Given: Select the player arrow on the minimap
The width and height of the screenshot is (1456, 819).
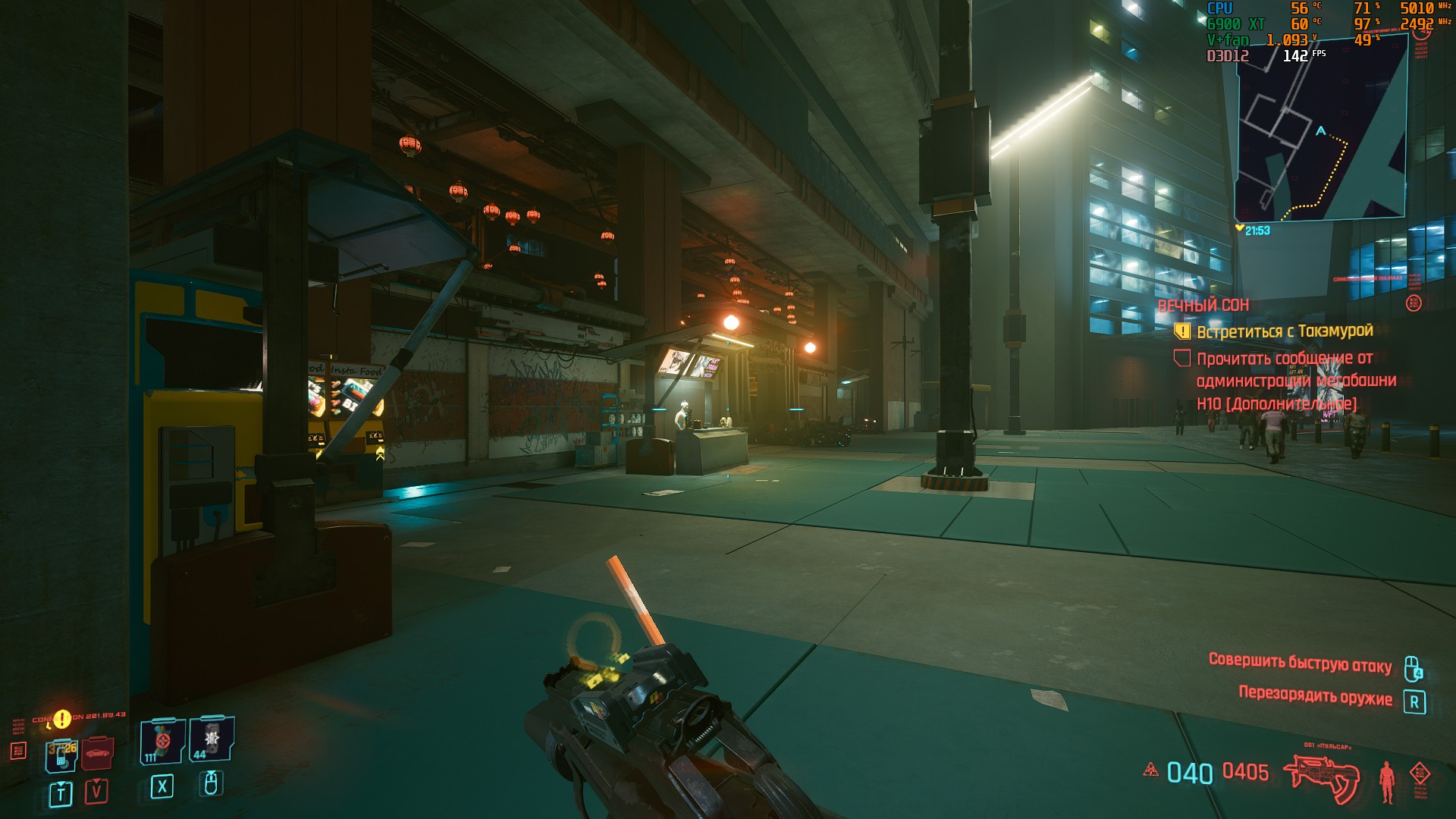Looking at the screenshot, I should point(1320,131).
